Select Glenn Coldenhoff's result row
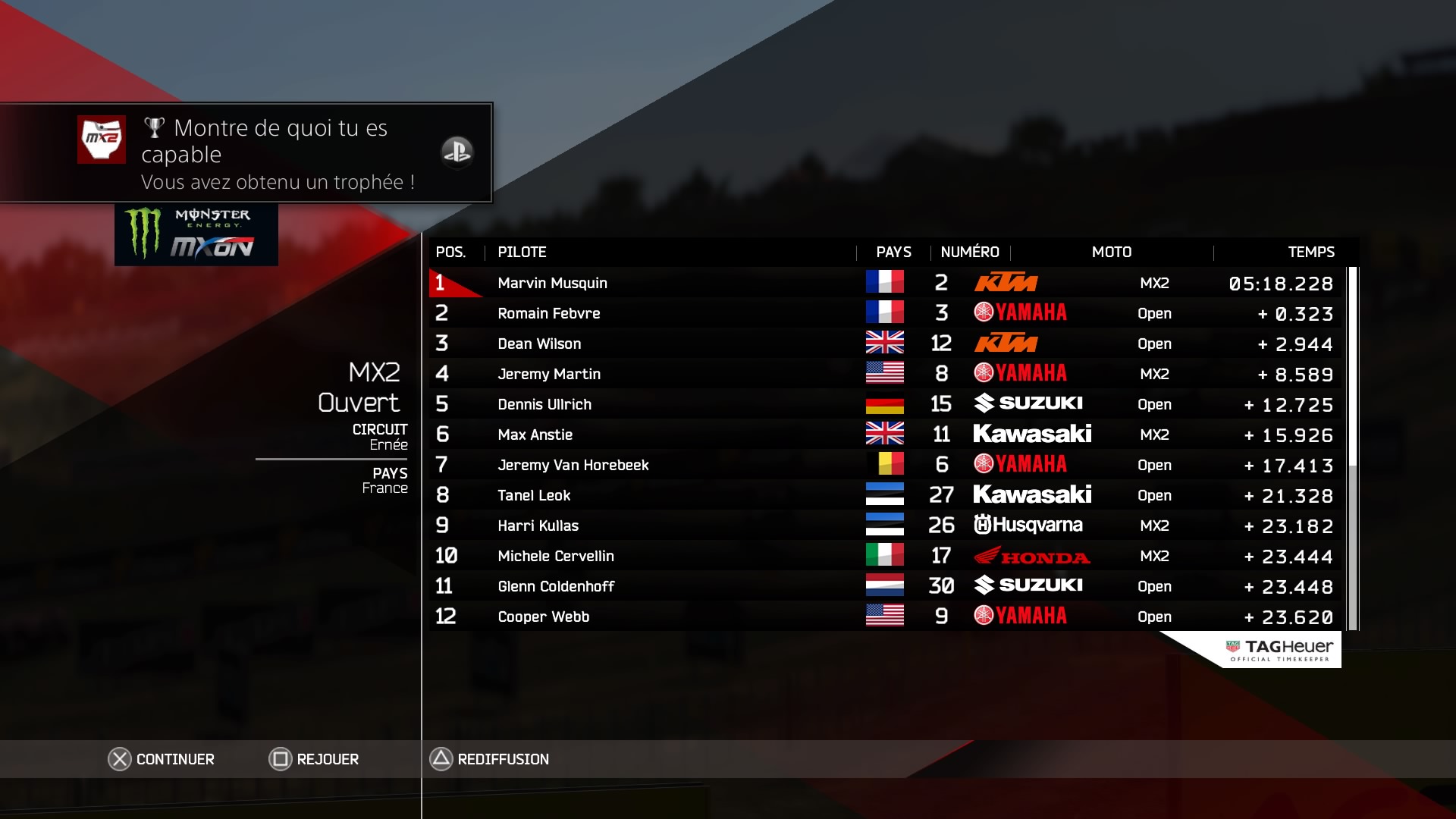The image size is (1456, 819). (x=884, y=586)
